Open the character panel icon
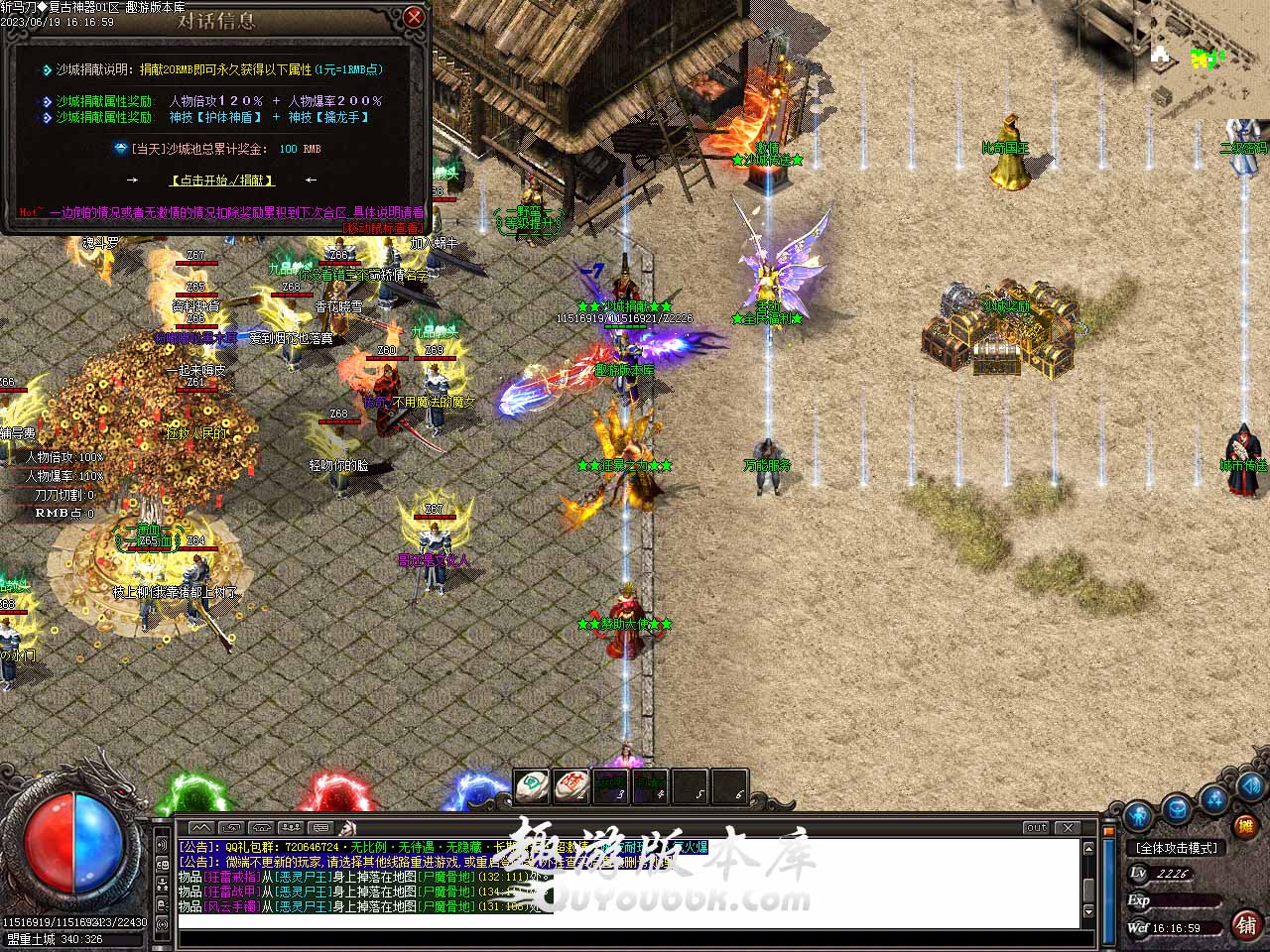The height and width of the screenshot is (952, 1270). pos(1138,815)
